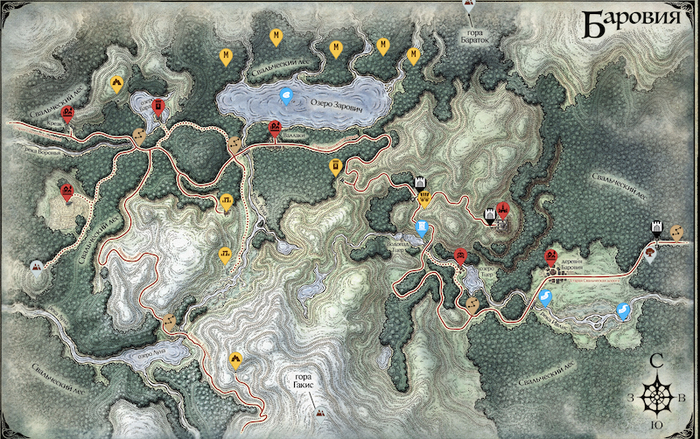Select the gray tree marker at the eastern road

coord(650,252)
